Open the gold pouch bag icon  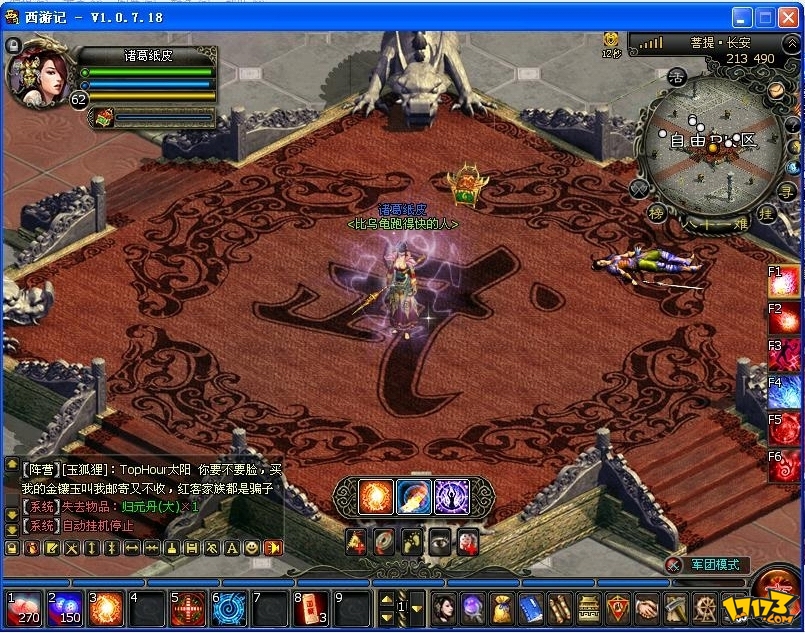(502, 607)
